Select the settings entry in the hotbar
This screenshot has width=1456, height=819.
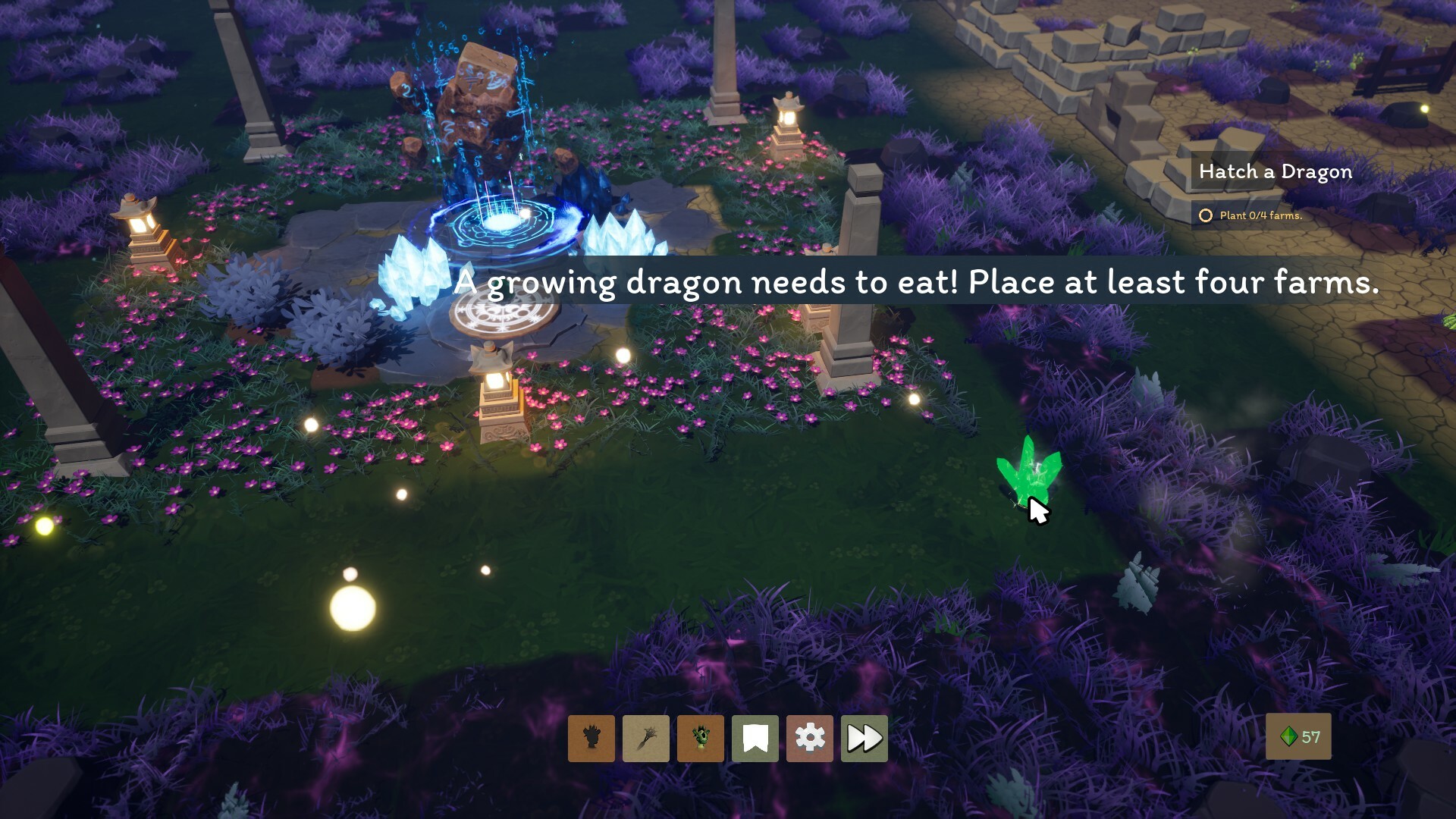click(810, 739)
